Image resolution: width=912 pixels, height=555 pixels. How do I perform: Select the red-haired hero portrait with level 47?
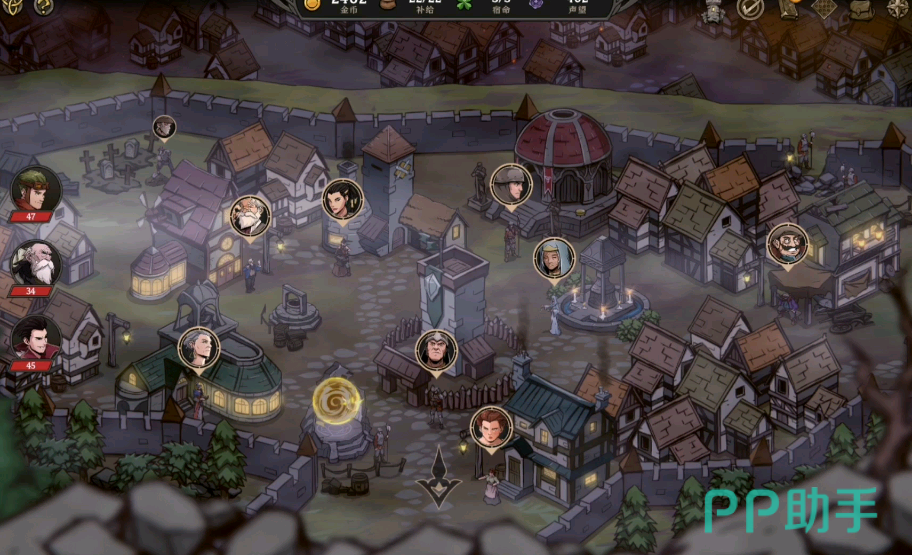tap(36, 190)
